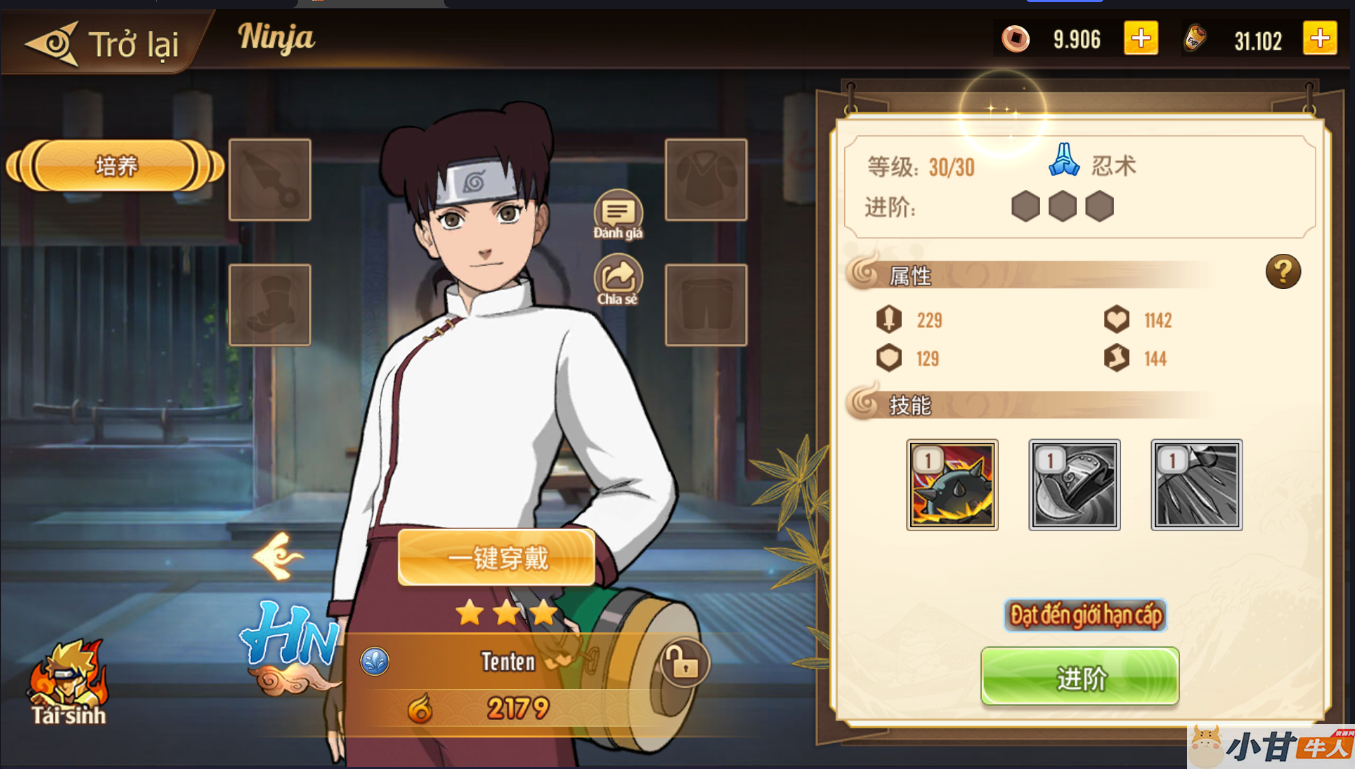This screenshot has height=769, width=1355.
Task: Open the boots equipment slot
Action: [270, 305]
